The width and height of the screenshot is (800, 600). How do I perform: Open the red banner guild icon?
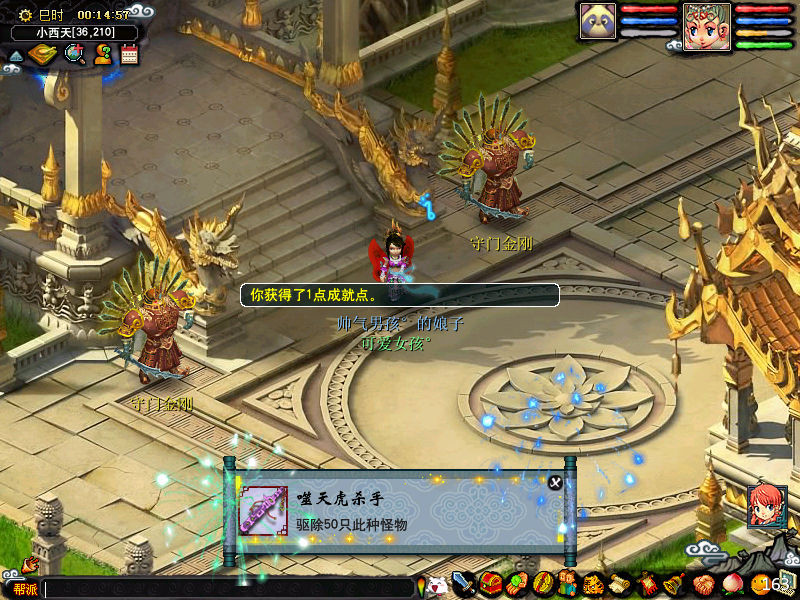point(646,583)
